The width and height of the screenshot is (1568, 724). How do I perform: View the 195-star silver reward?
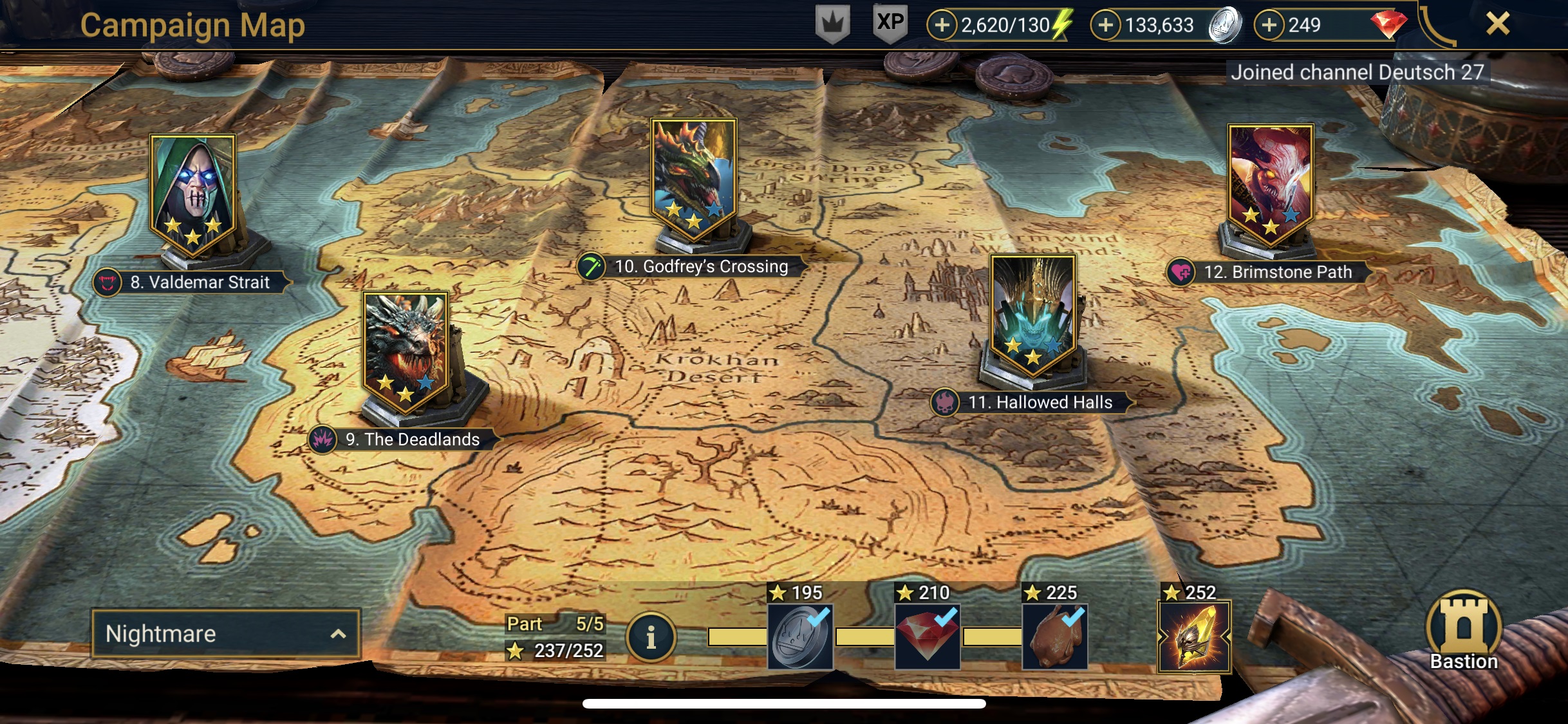(800, 636)
